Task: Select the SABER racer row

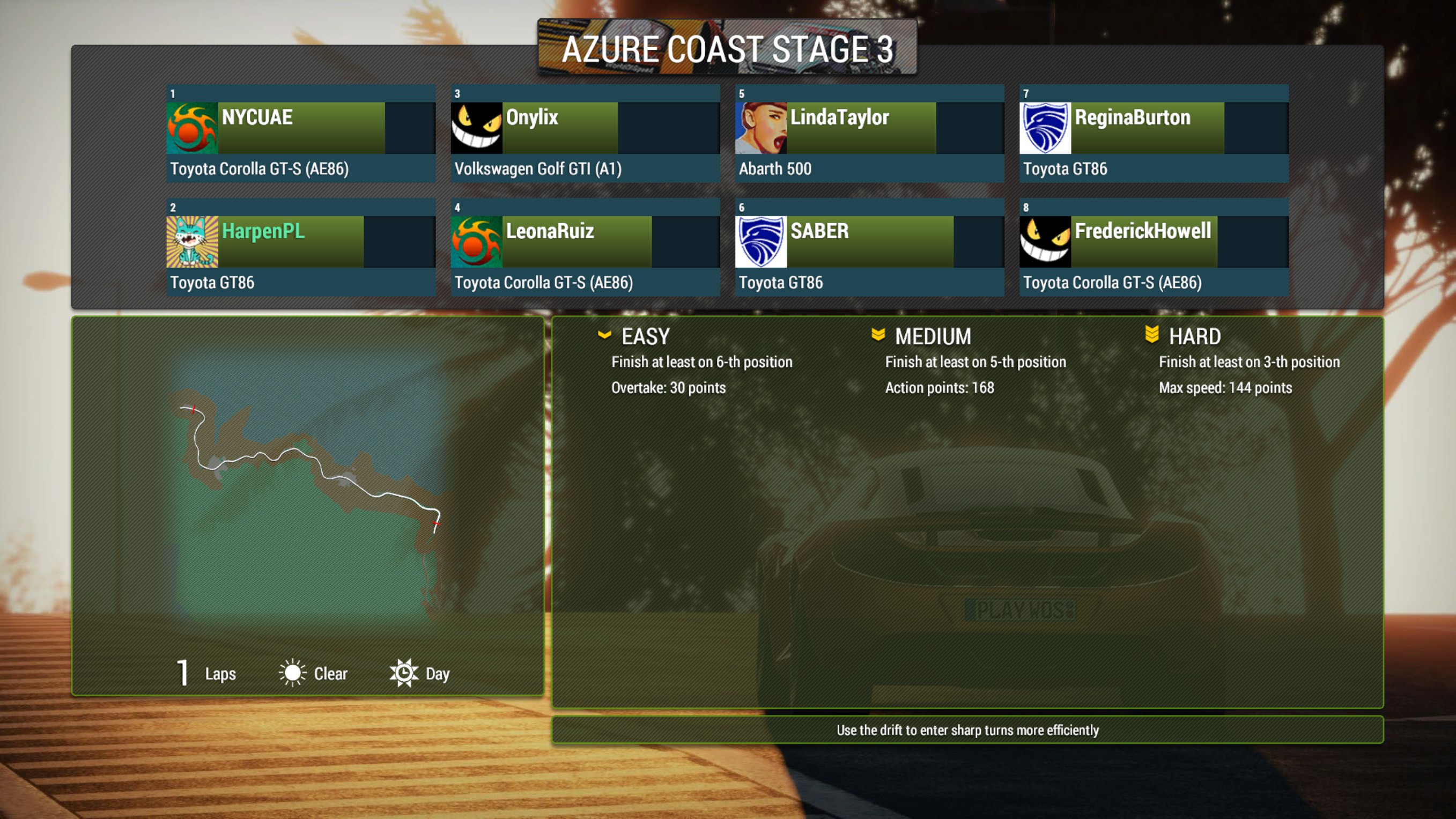Action: tap(869, 247)
